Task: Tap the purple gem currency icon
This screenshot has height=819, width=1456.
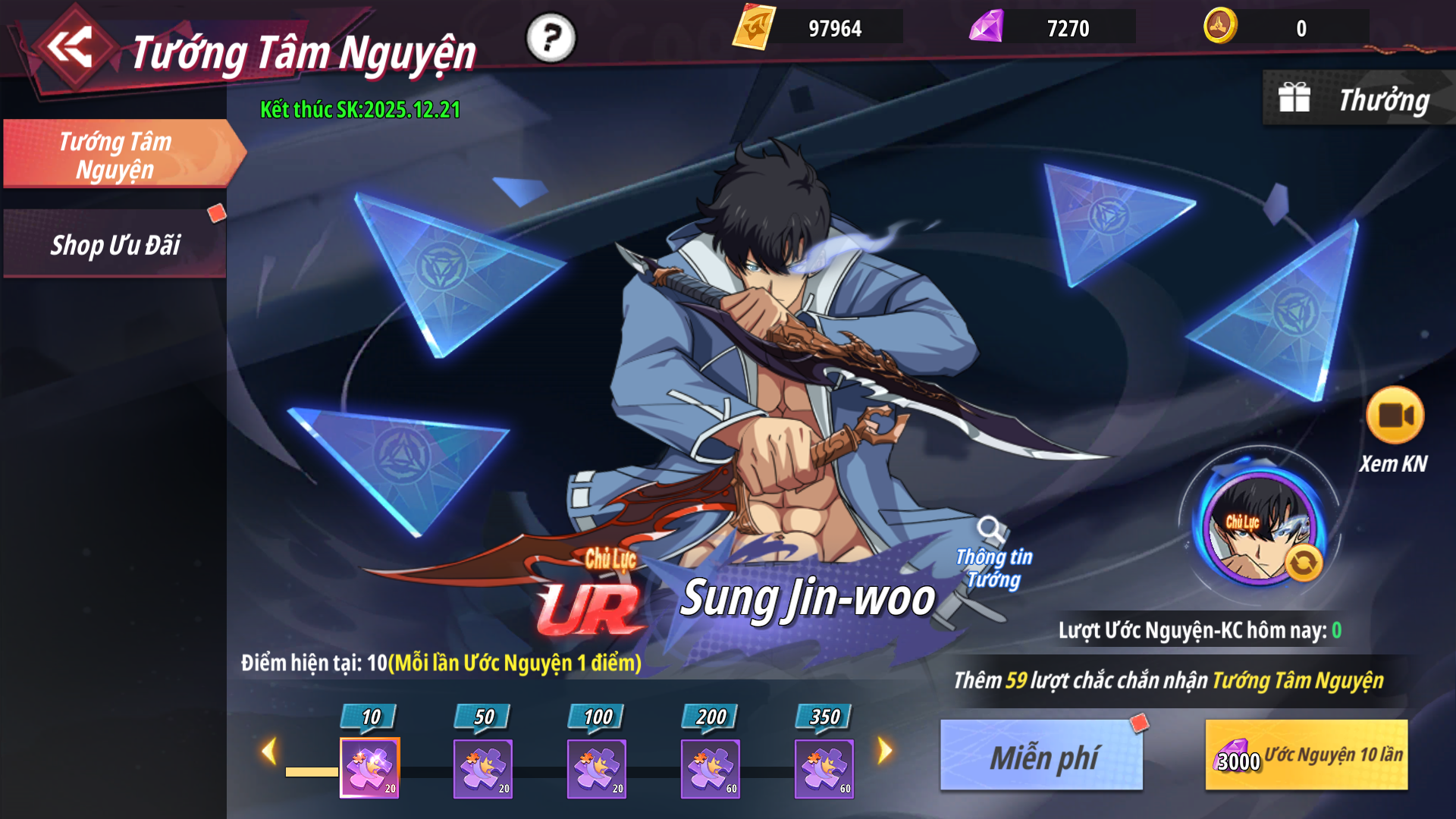Action: 987,27
